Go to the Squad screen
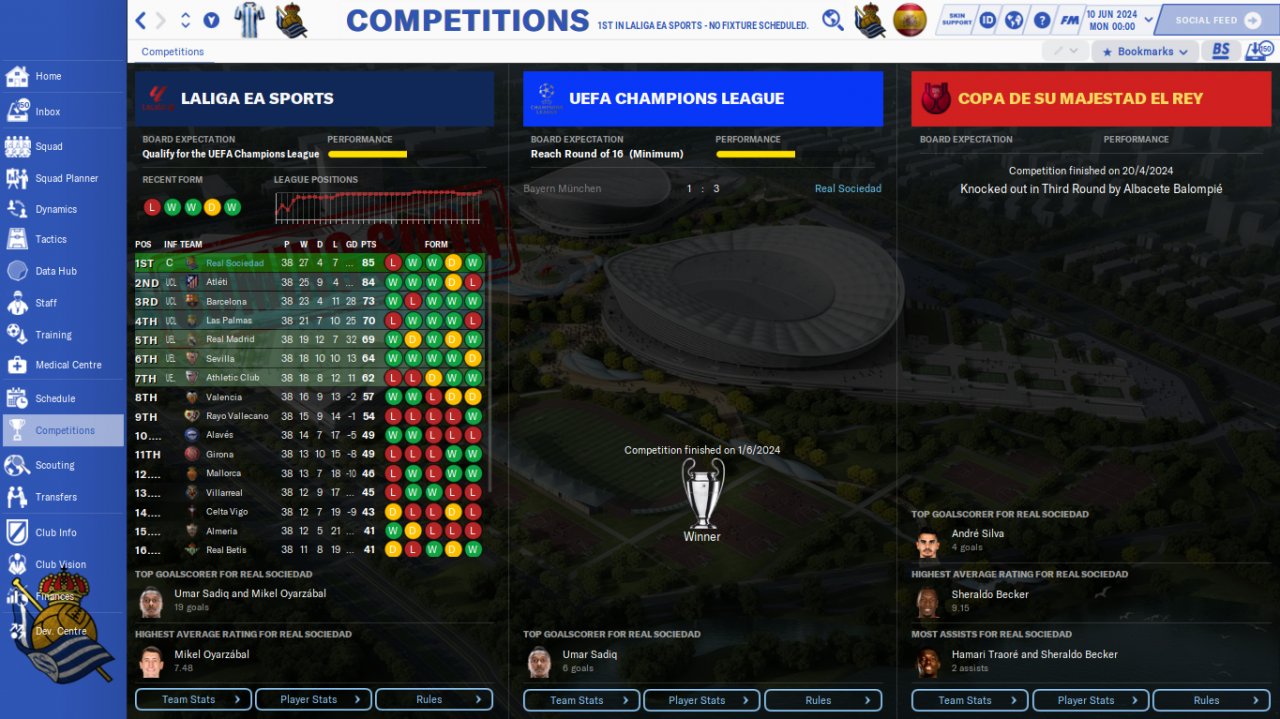 coord(48,146)
